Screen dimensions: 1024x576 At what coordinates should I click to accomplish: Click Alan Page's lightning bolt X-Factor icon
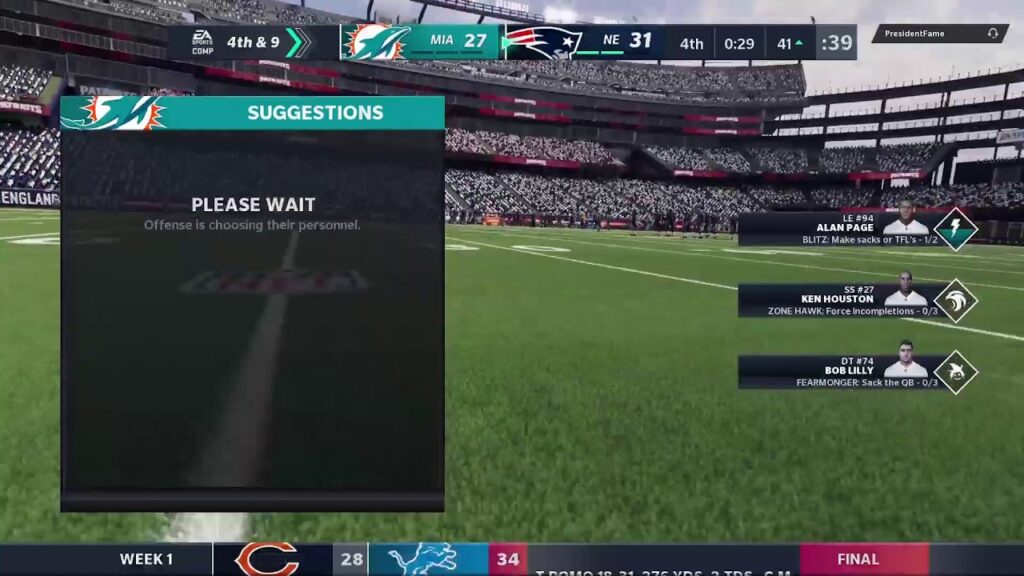955,228
